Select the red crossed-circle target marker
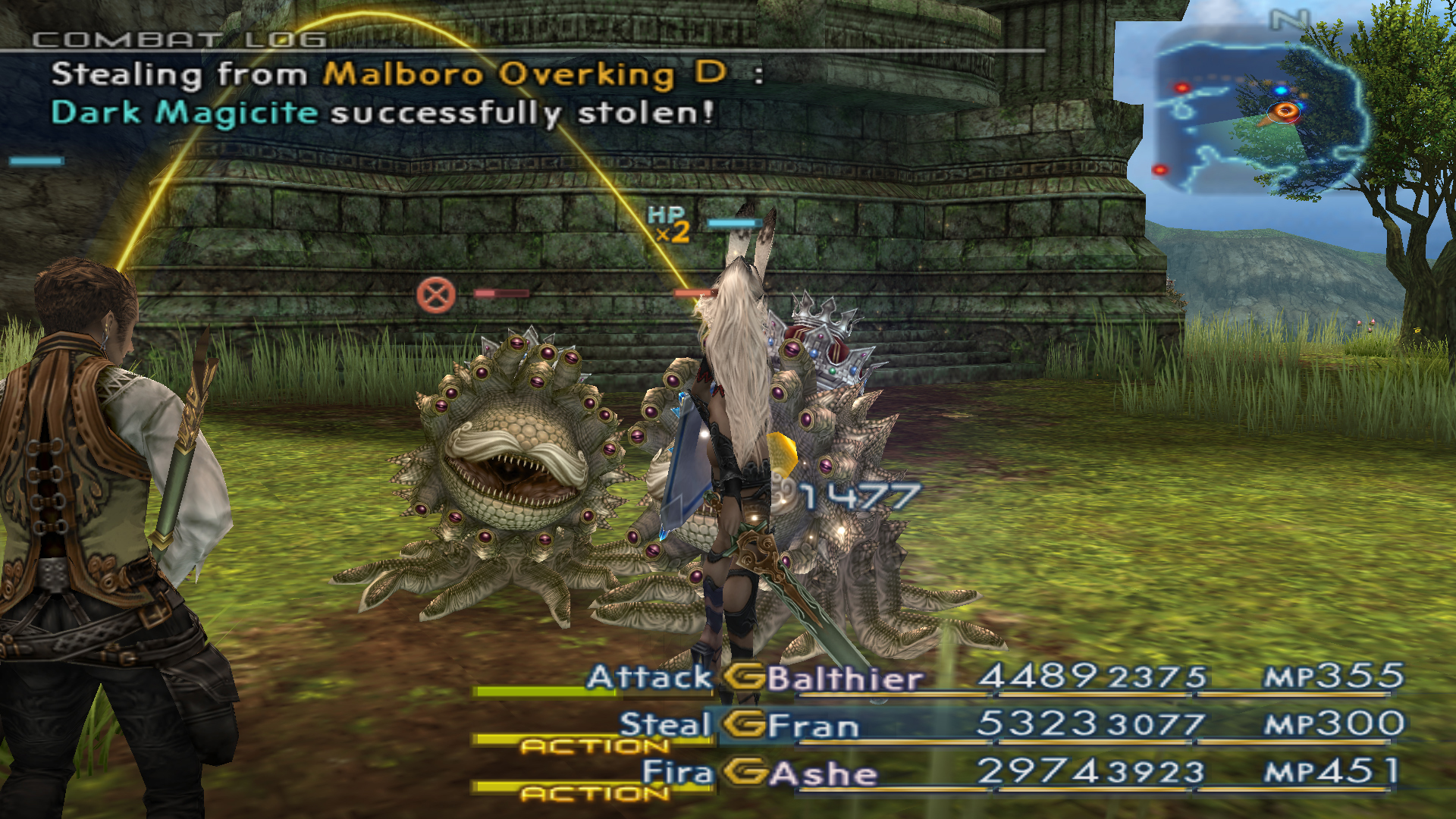Image resolution: width=1456 pixels, height=819 pixels. [436, 295]
